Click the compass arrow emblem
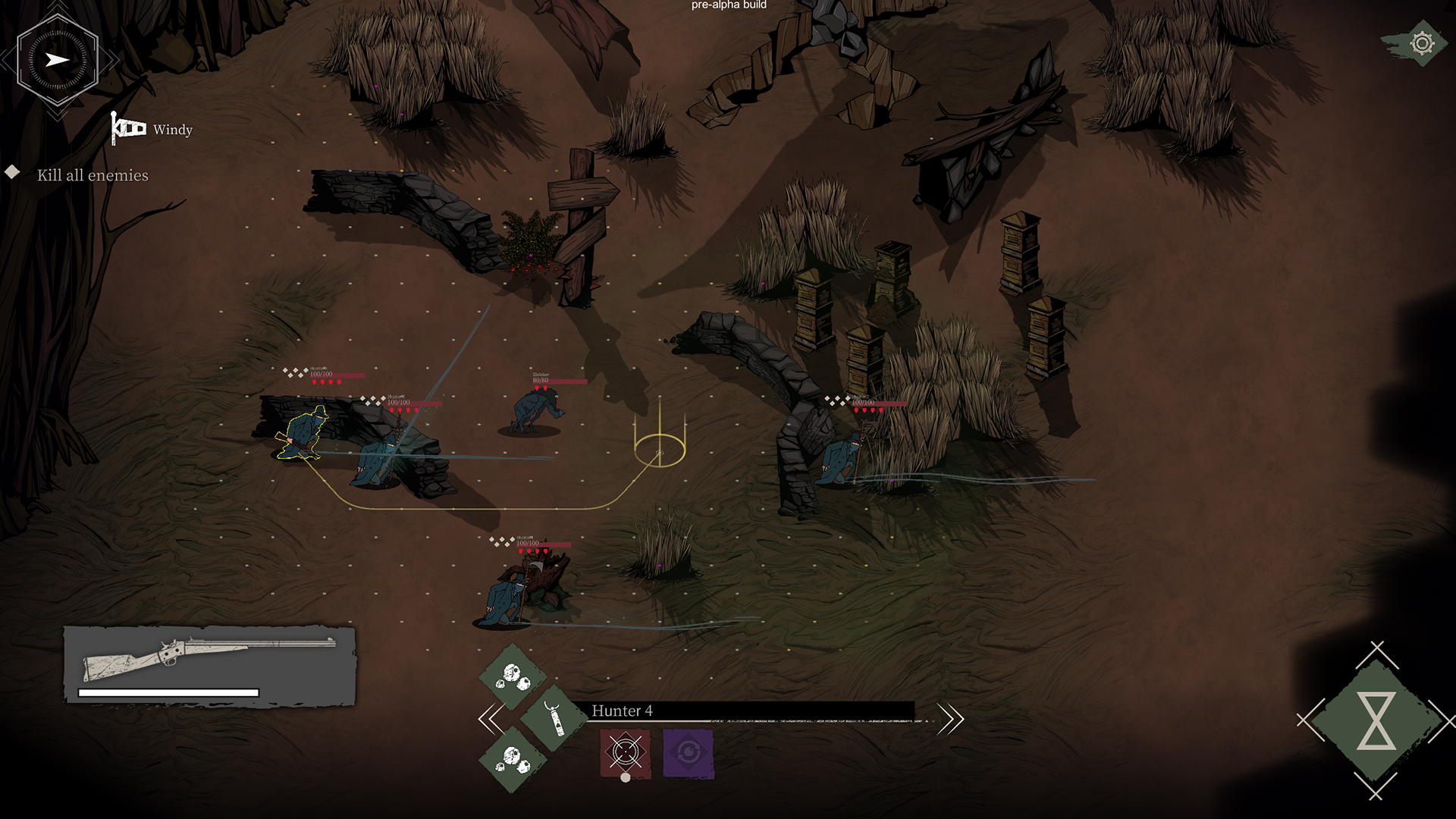 pos(58,60)
